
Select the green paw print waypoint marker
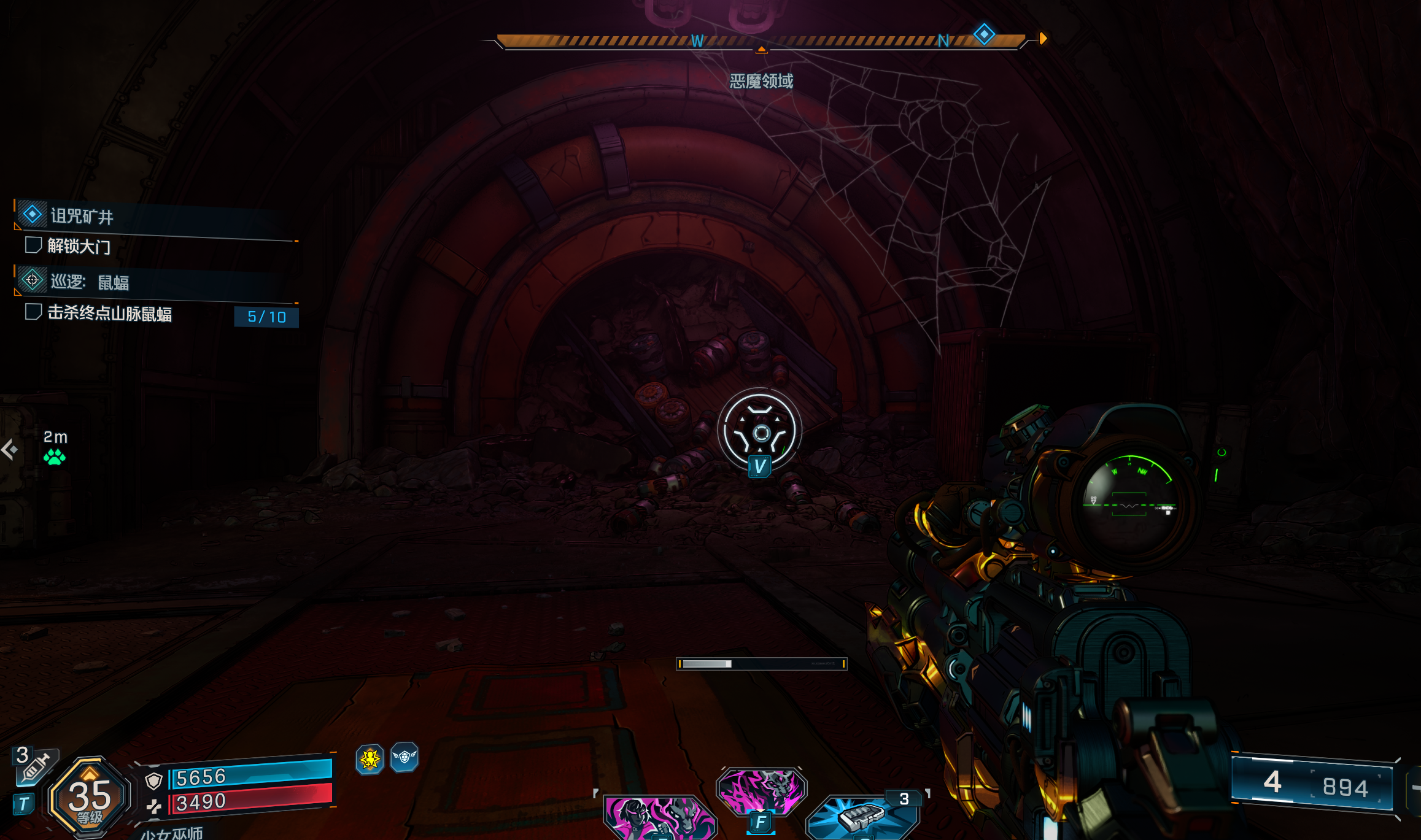click(x=55, y=457)
